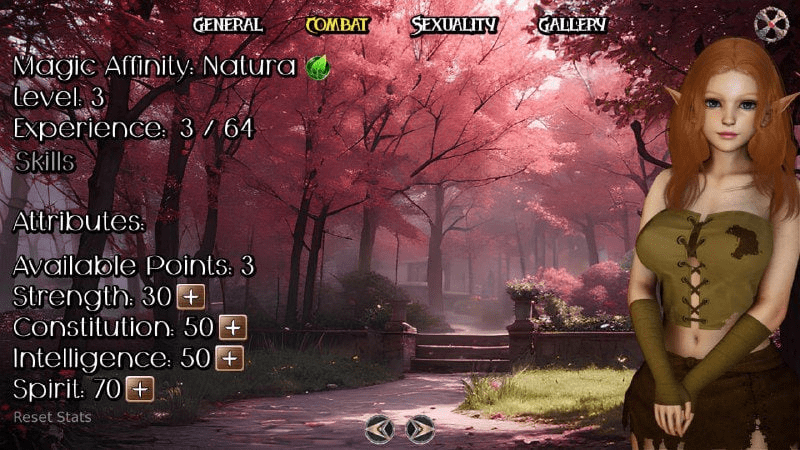This screenshot has height=450, width=800.
Task: Go to the previous character with left arrow
Action: [380, 429]
